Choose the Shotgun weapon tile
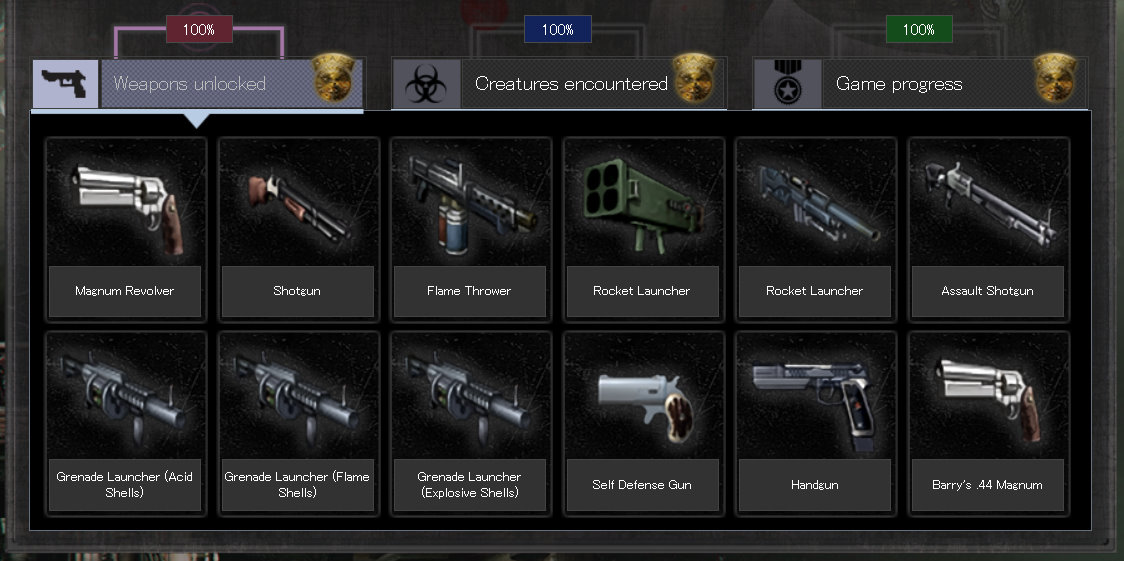This screenshot has width=1124, height=561. tap(298, 228)
